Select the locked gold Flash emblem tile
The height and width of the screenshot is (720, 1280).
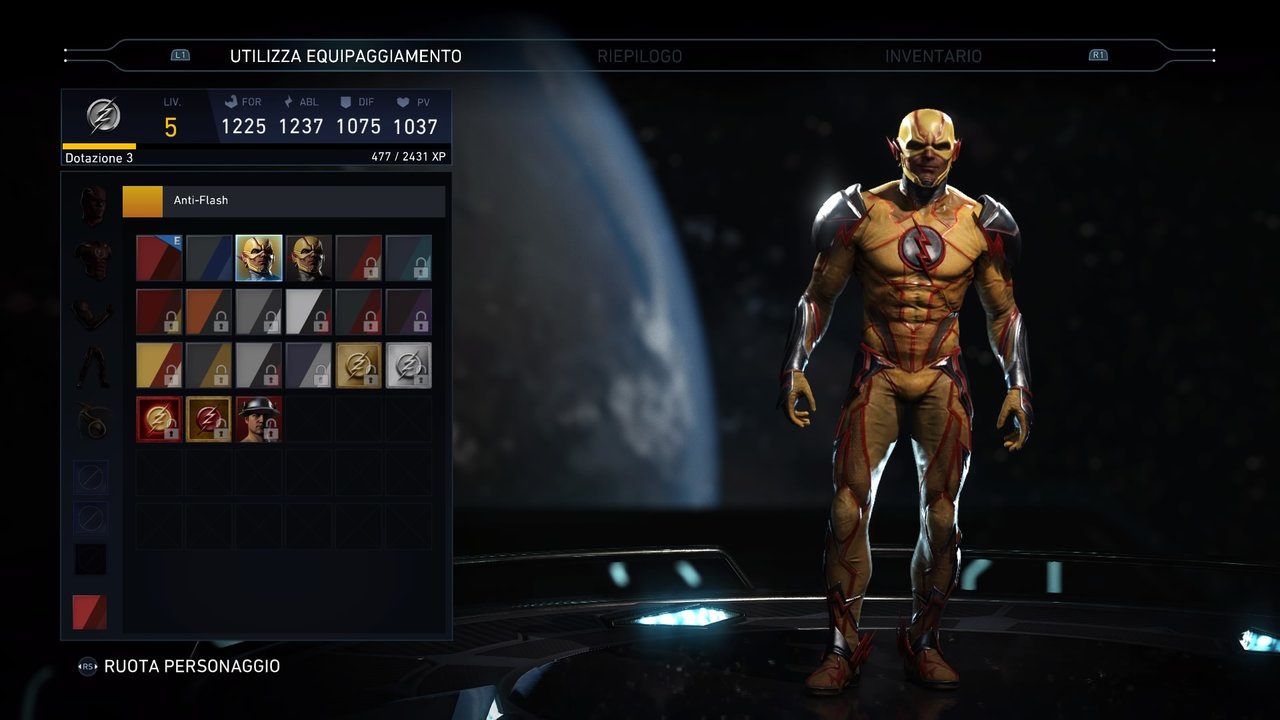pos(359,366)
